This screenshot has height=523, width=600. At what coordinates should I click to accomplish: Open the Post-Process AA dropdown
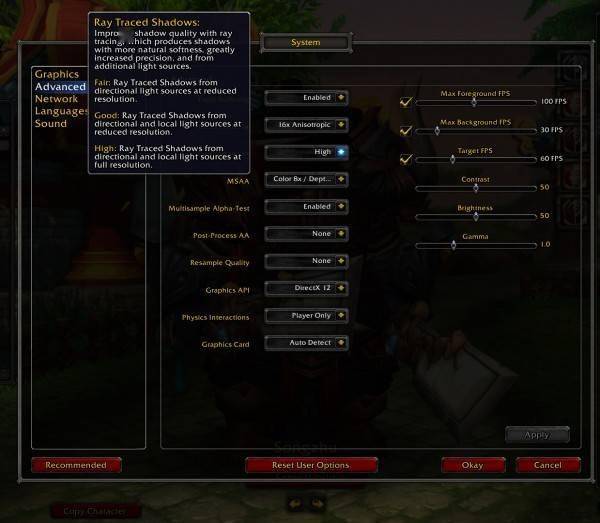[x=306, y=233]
